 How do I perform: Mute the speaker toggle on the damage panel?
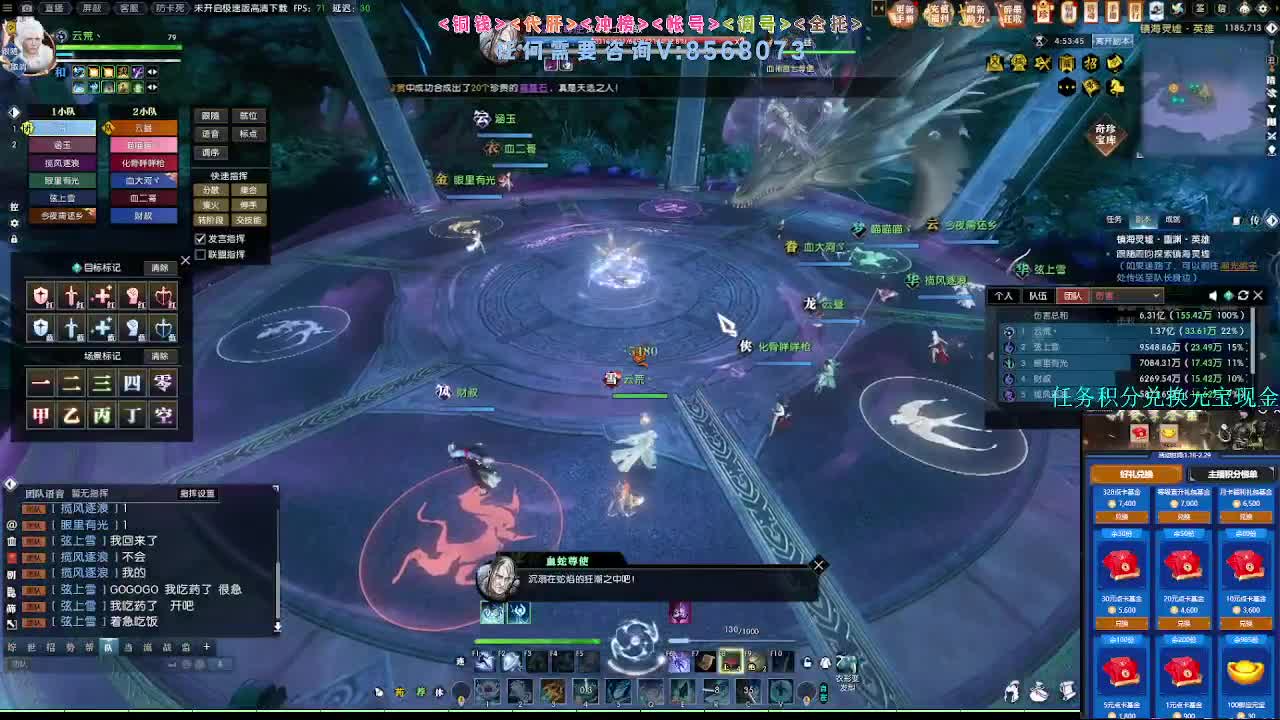coord(1212,296)
